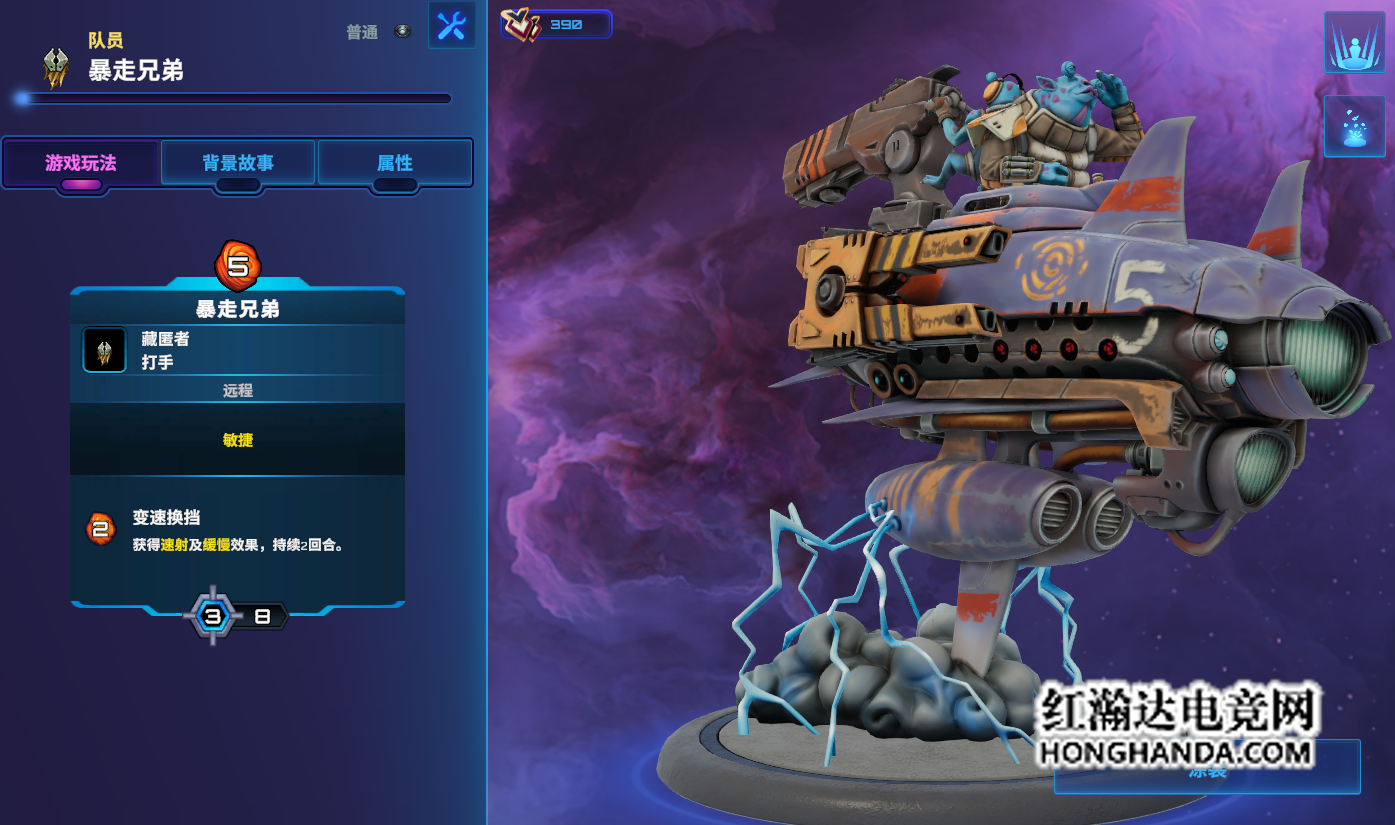Toggle the eye visibility icon beside 普通
1395x825 pixels.
(x=402, y=32)
